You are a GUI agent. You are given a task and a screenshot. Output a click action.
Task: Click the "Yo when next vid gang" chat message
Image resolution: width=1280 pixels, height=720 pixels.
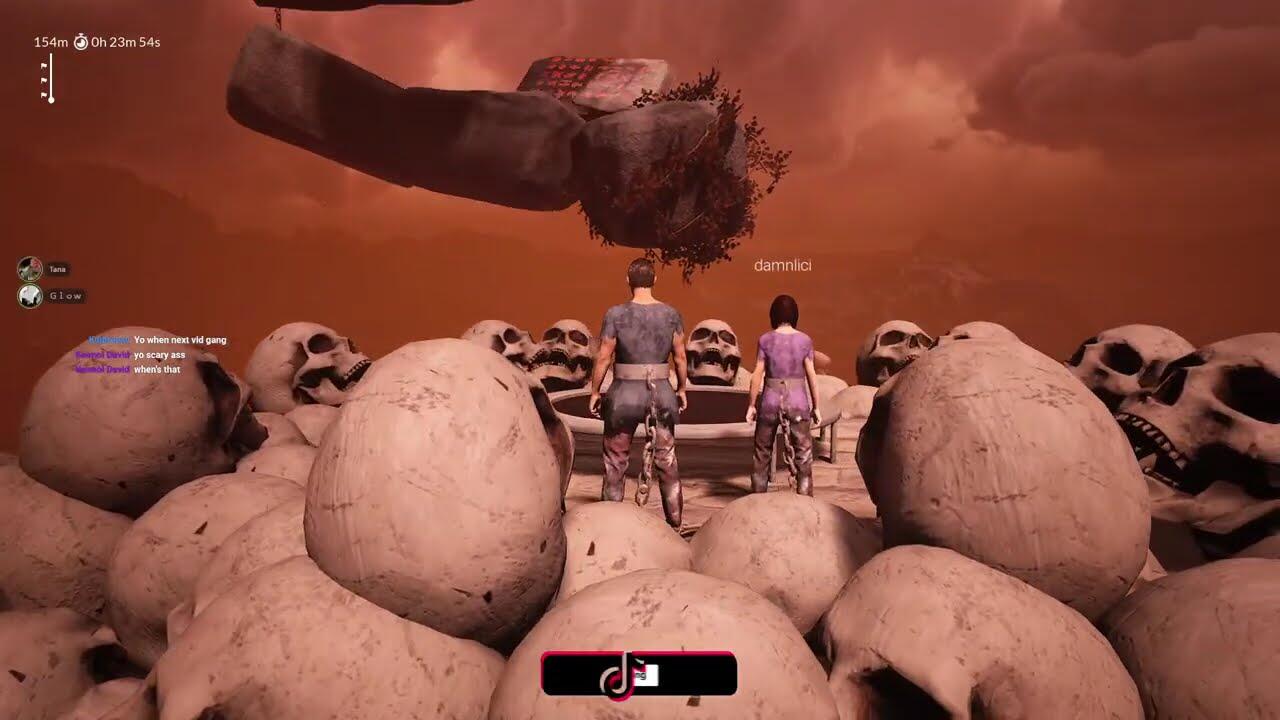[x=180, y=340]
